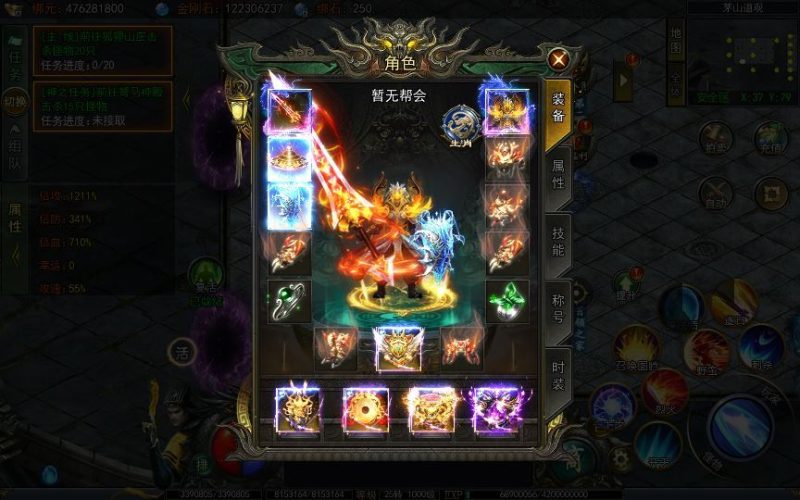The width and height of the screenshot is (800, 500).
Task: Select the golden disc slot in bottom row
Action: [365, 409]
